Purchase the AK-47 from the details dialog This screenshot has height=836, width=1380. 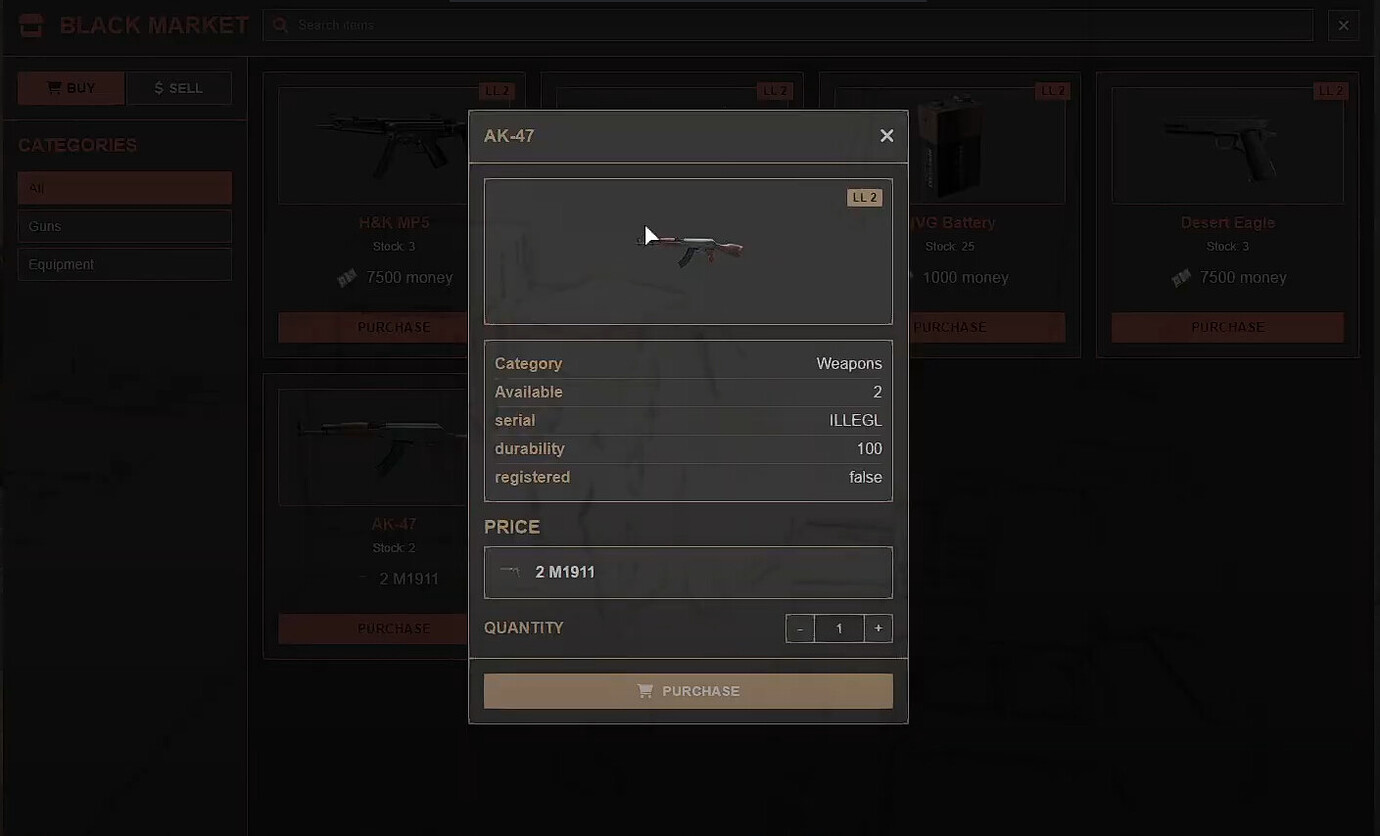pos(688,690)
